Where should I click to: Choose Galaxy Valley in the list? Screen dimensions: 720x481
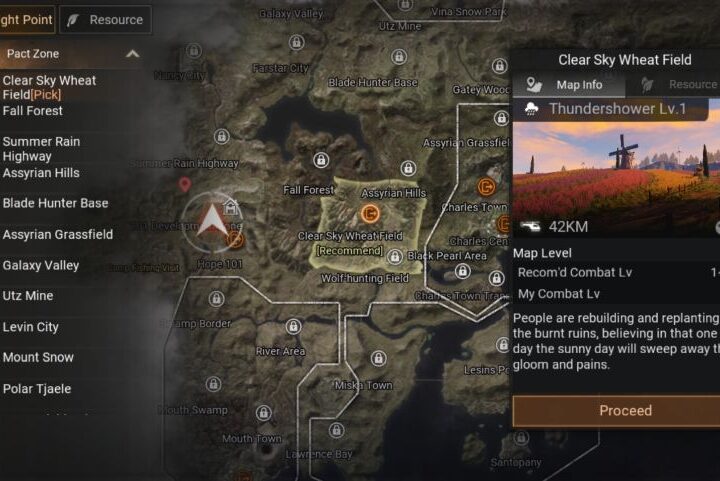click(x=41, y=266)
